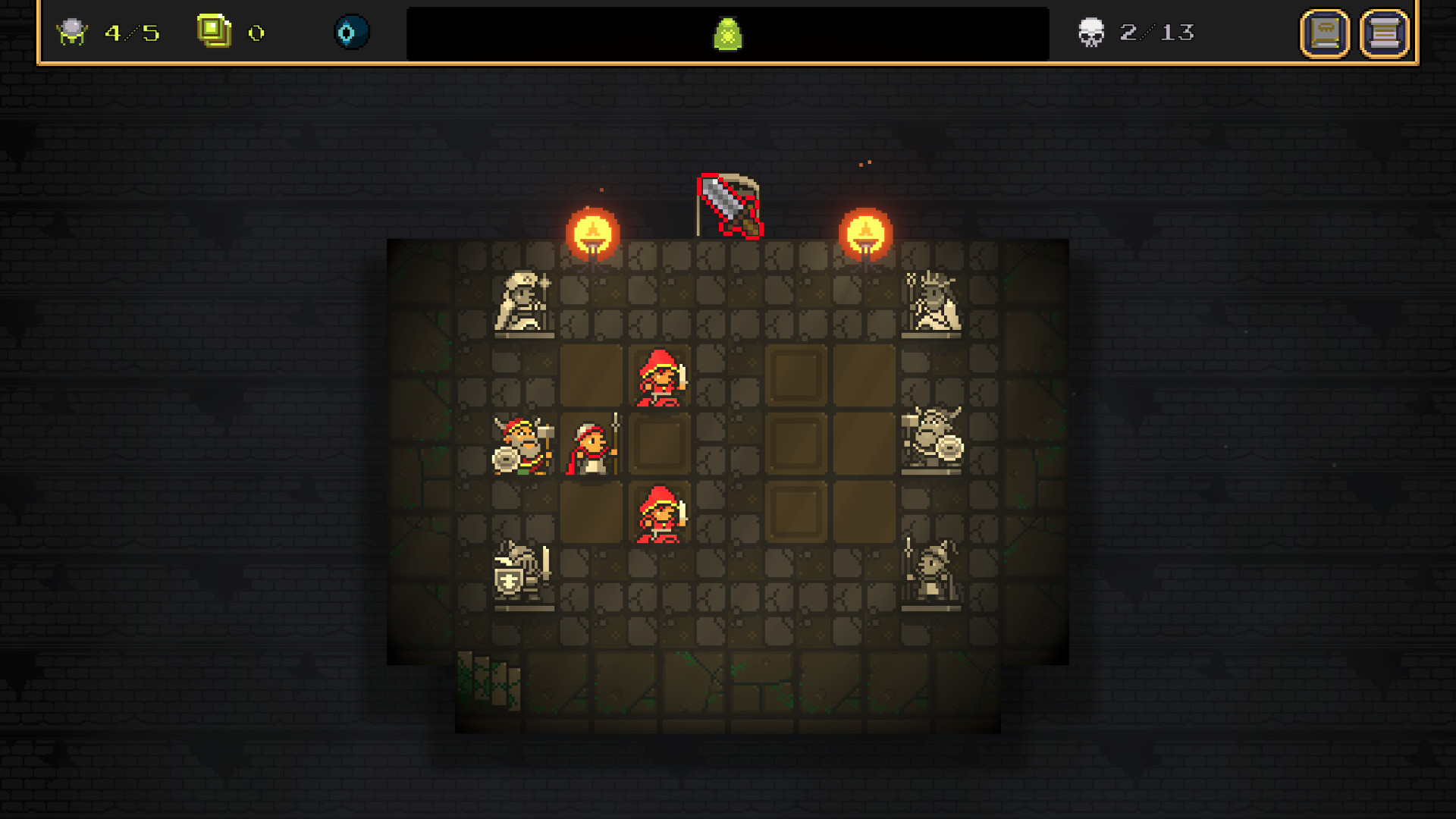The image size is (1456, 819).
Task: Open the spellbook button in top bar
Action: tap(1325, 33)
